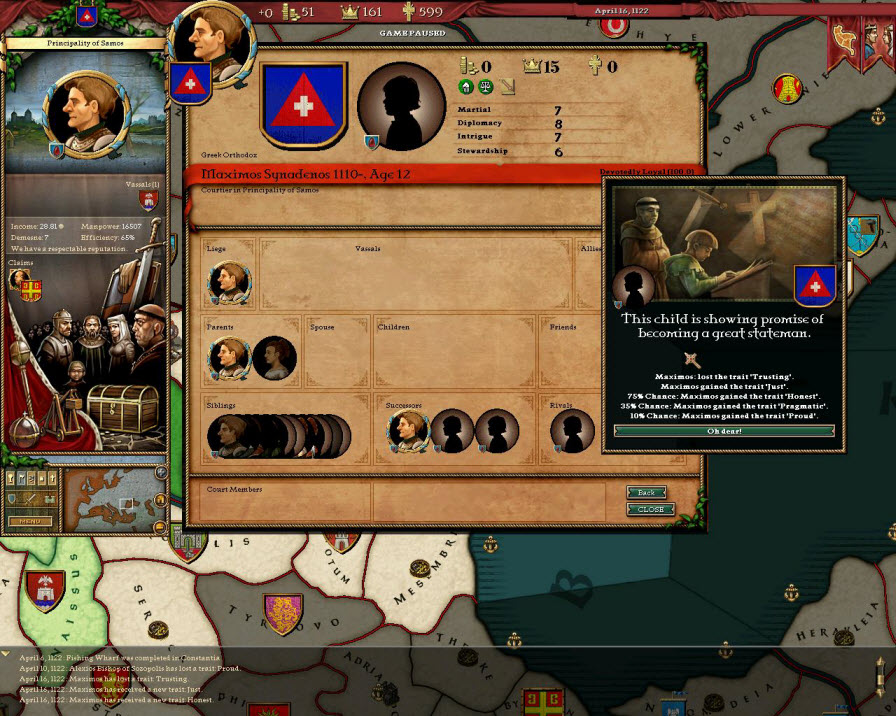Viewport: 896px width, 716px height.
Task: Open Maximos's silhouette portrait in character sheet
Action: [x=400, y=107]
